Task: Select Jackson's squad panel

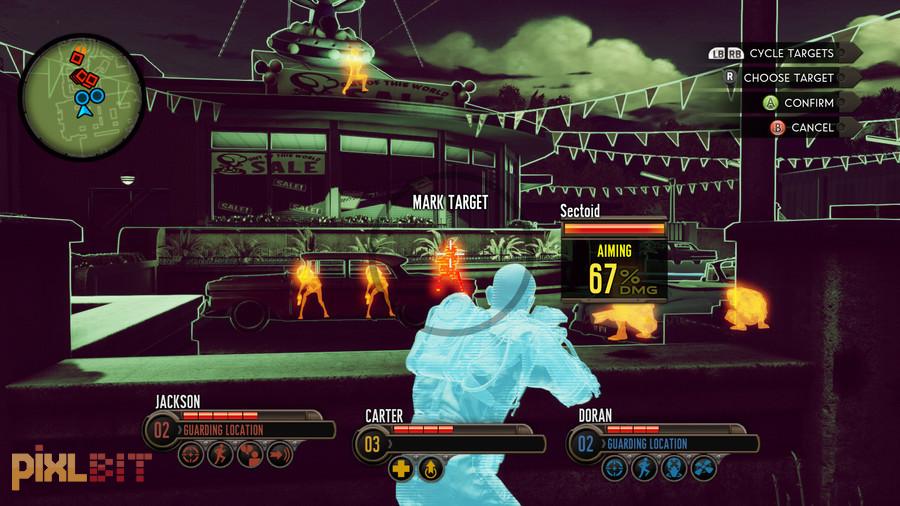Action: [x=240, y=430]
